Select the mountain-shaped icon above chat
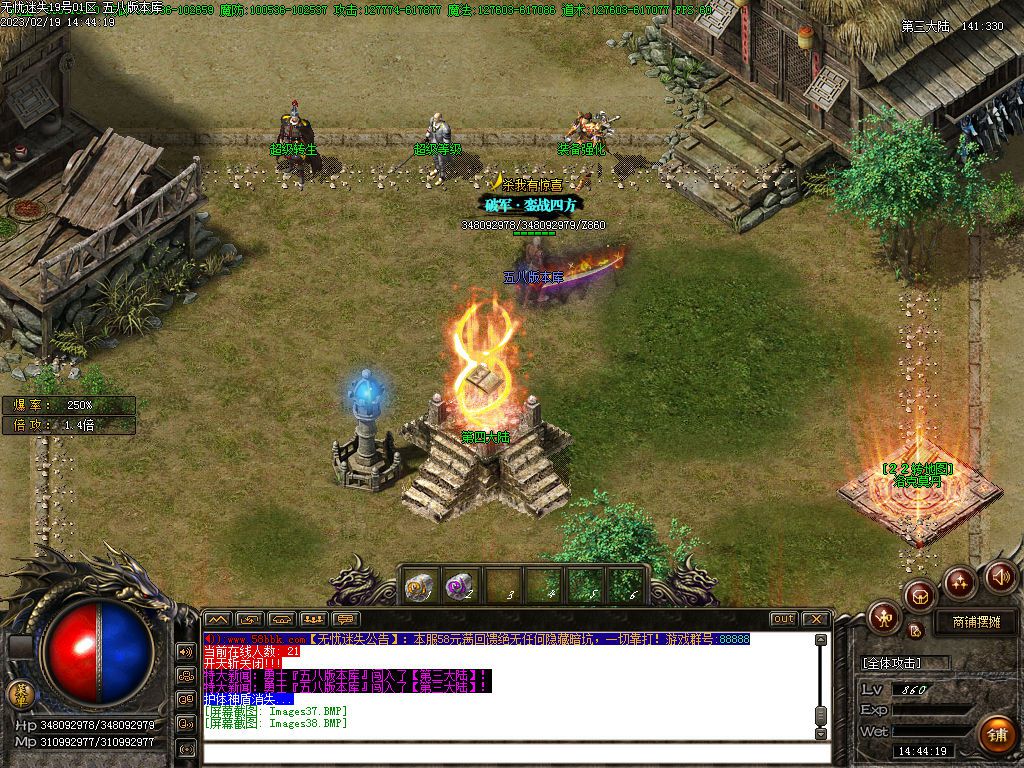The image size is (1024, 768). coord(218,619)
